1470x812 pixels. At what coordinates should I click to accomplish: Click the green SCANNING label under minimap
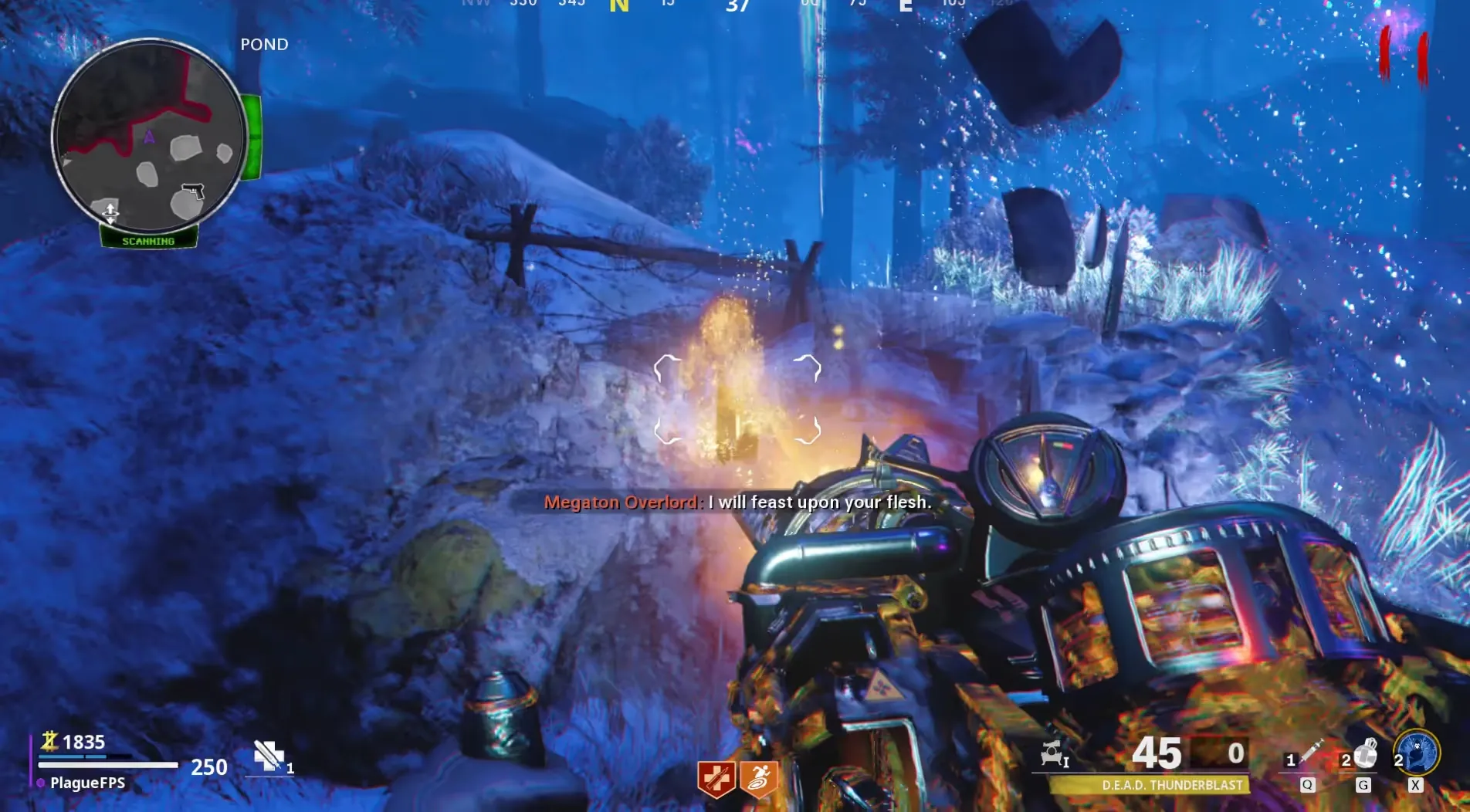pos(148,241)
